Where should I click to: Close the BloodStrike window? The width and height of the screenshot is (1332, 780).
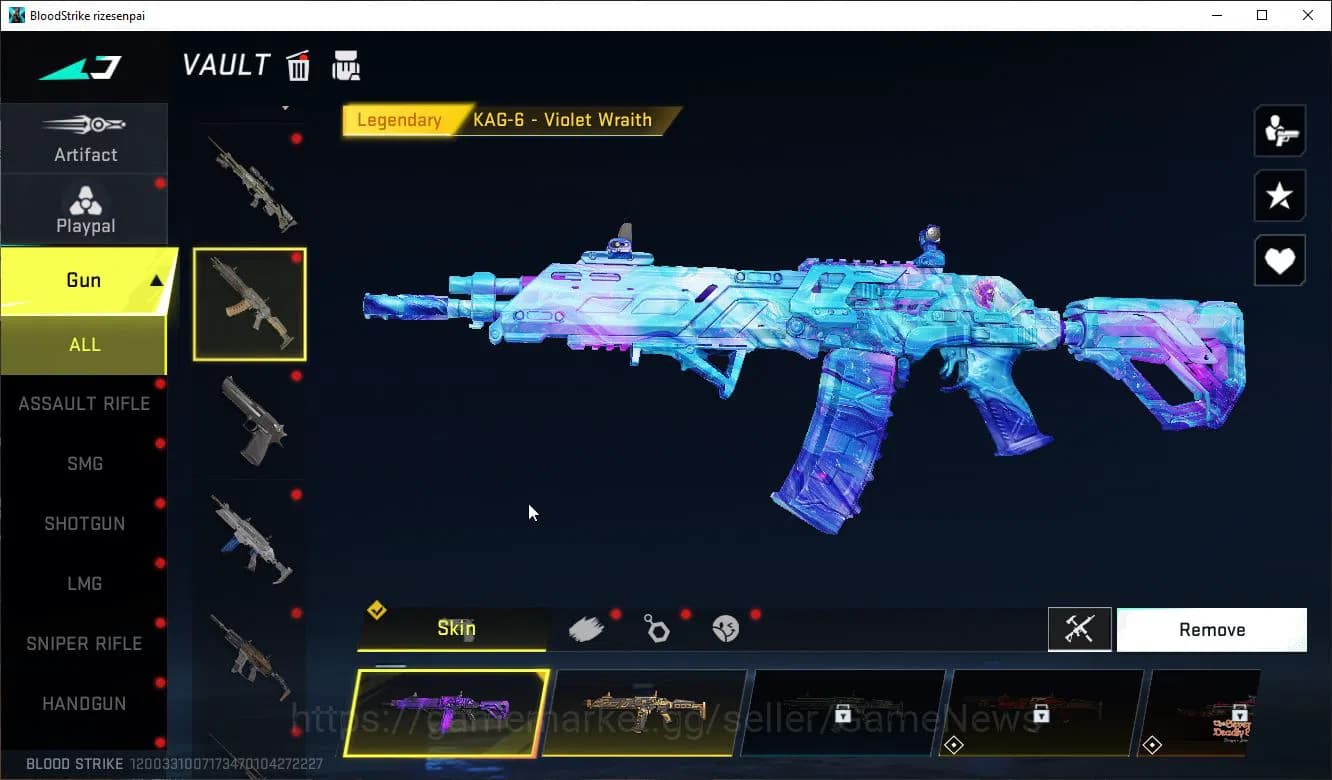click(x=1308, y=15)
